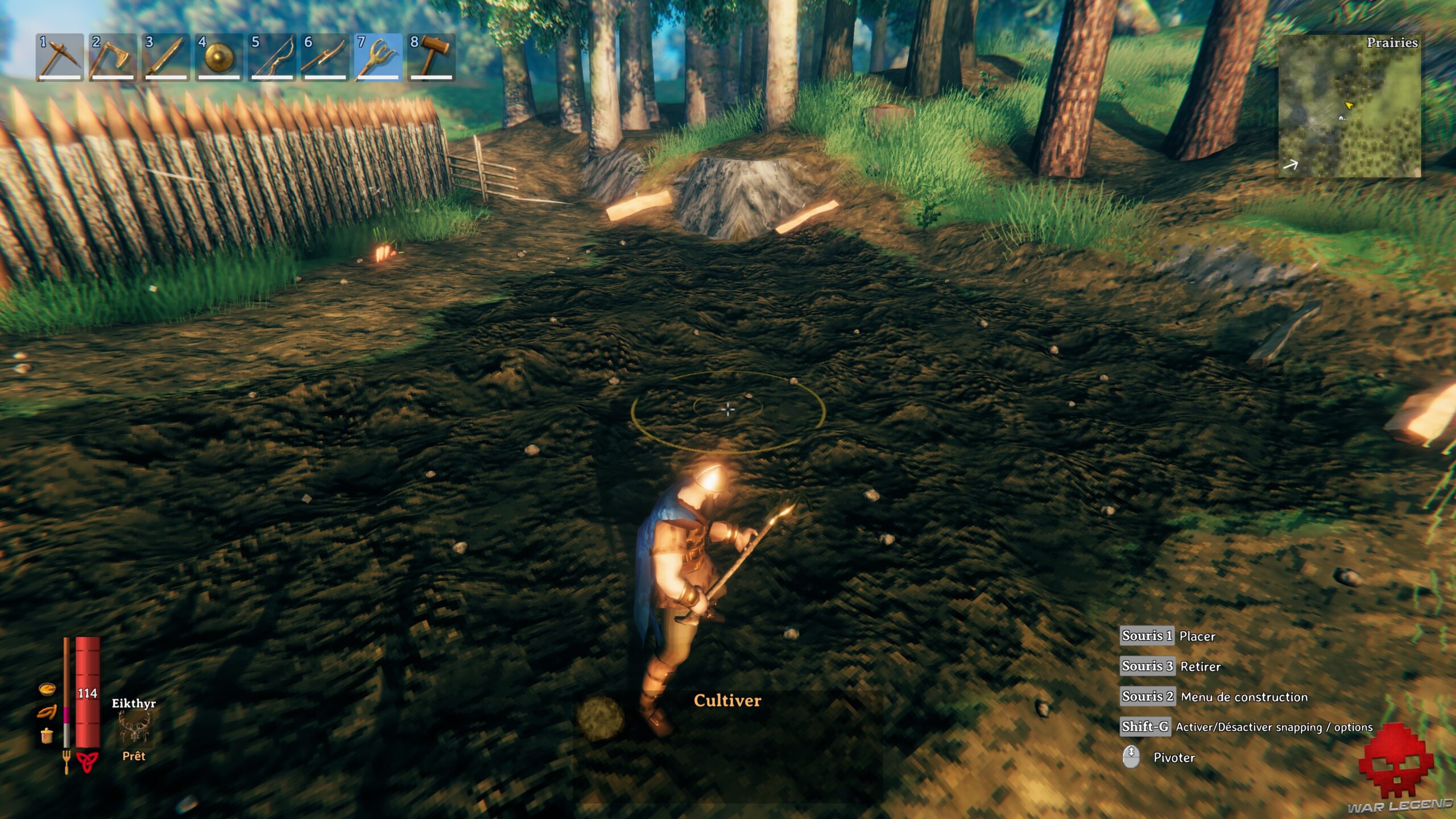Image resolution: width=1456 pixels, height=819 pixels.
Task: Click the Cultiver mode label
Action: (x=727, y=701)
